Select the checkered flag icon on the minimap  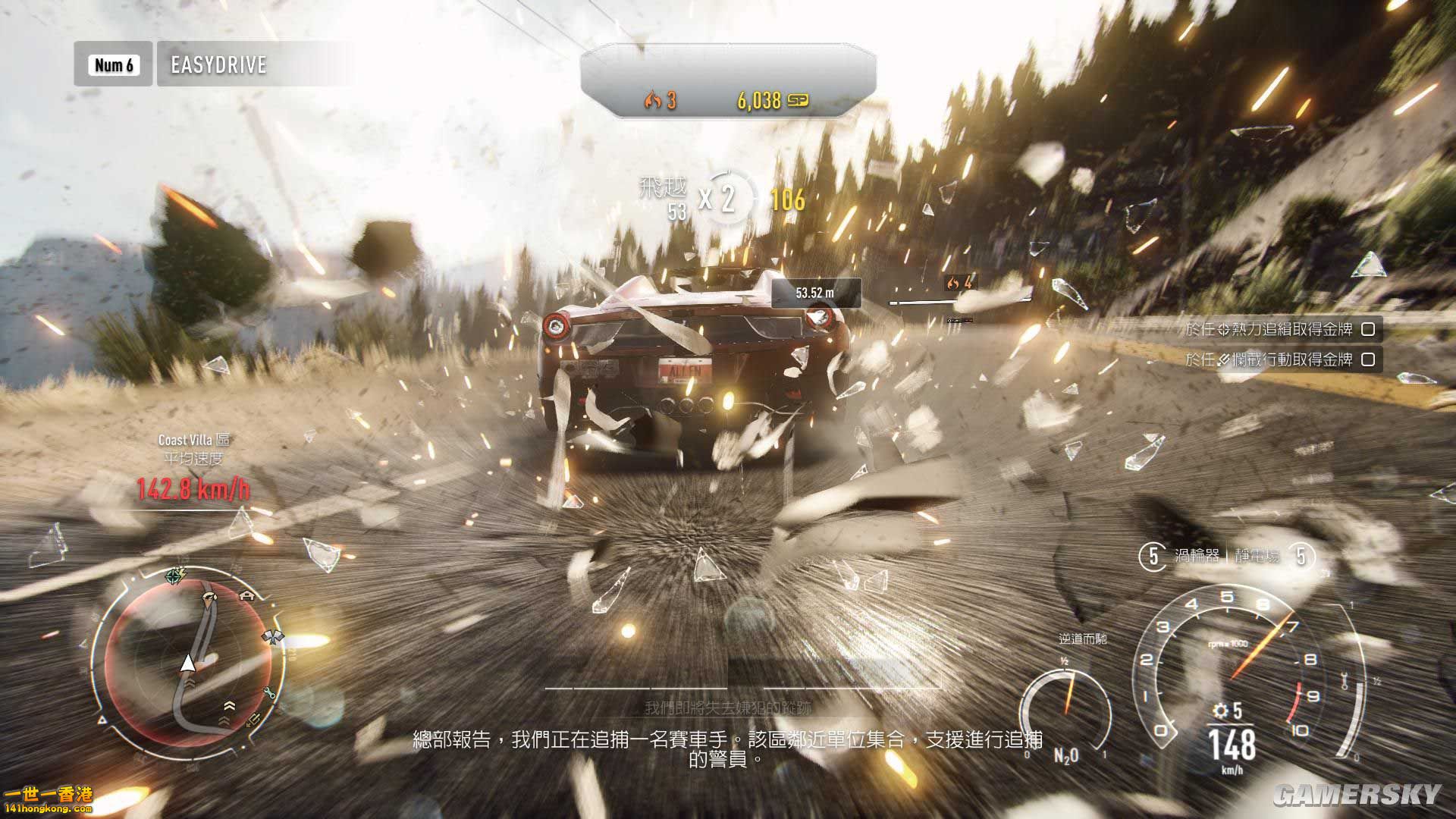(273, 635)
